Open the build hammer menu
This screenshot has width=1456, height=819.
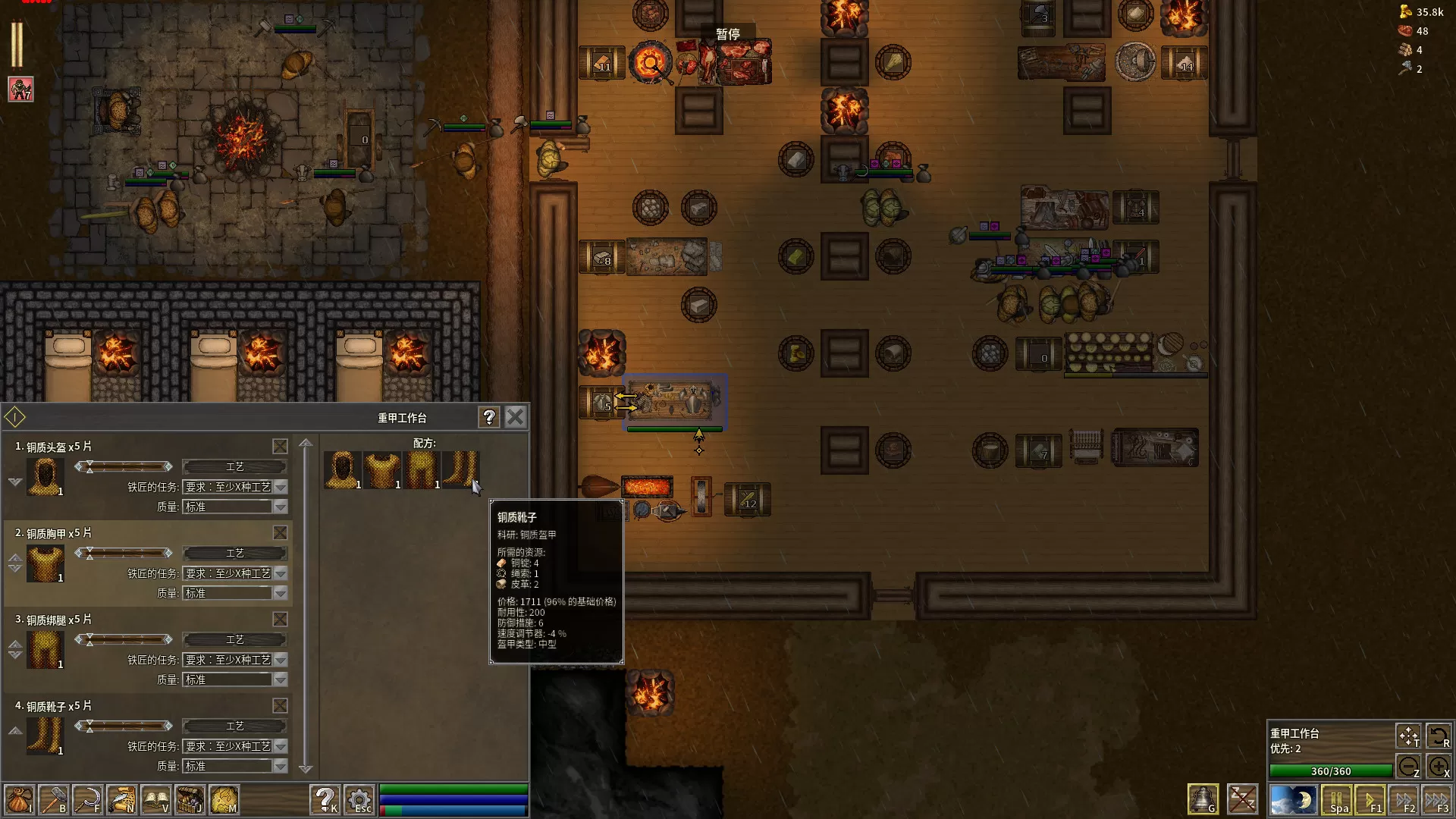pos(54,800)
